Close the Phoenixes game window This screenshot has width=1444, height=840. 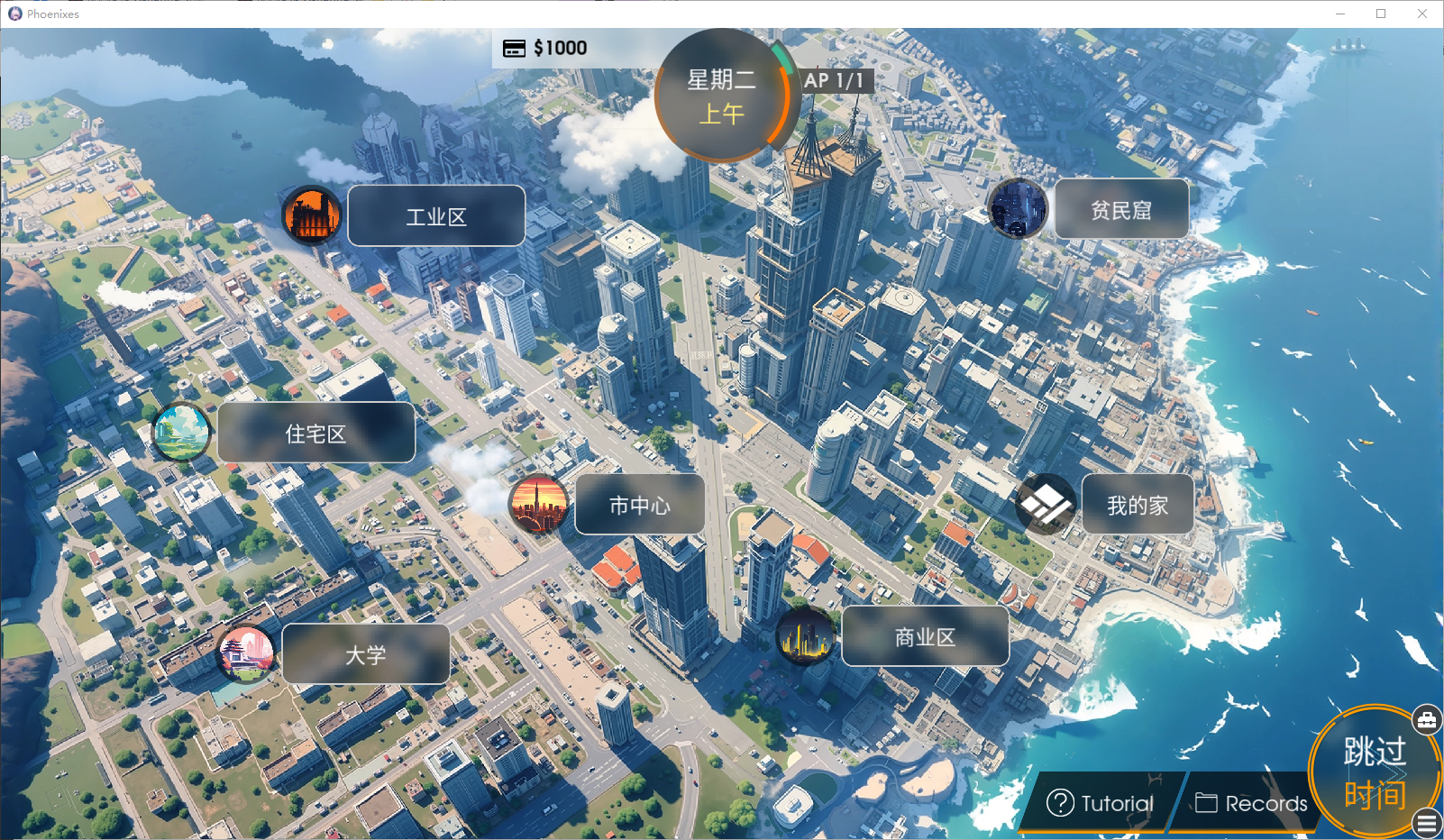[1422, 14]
